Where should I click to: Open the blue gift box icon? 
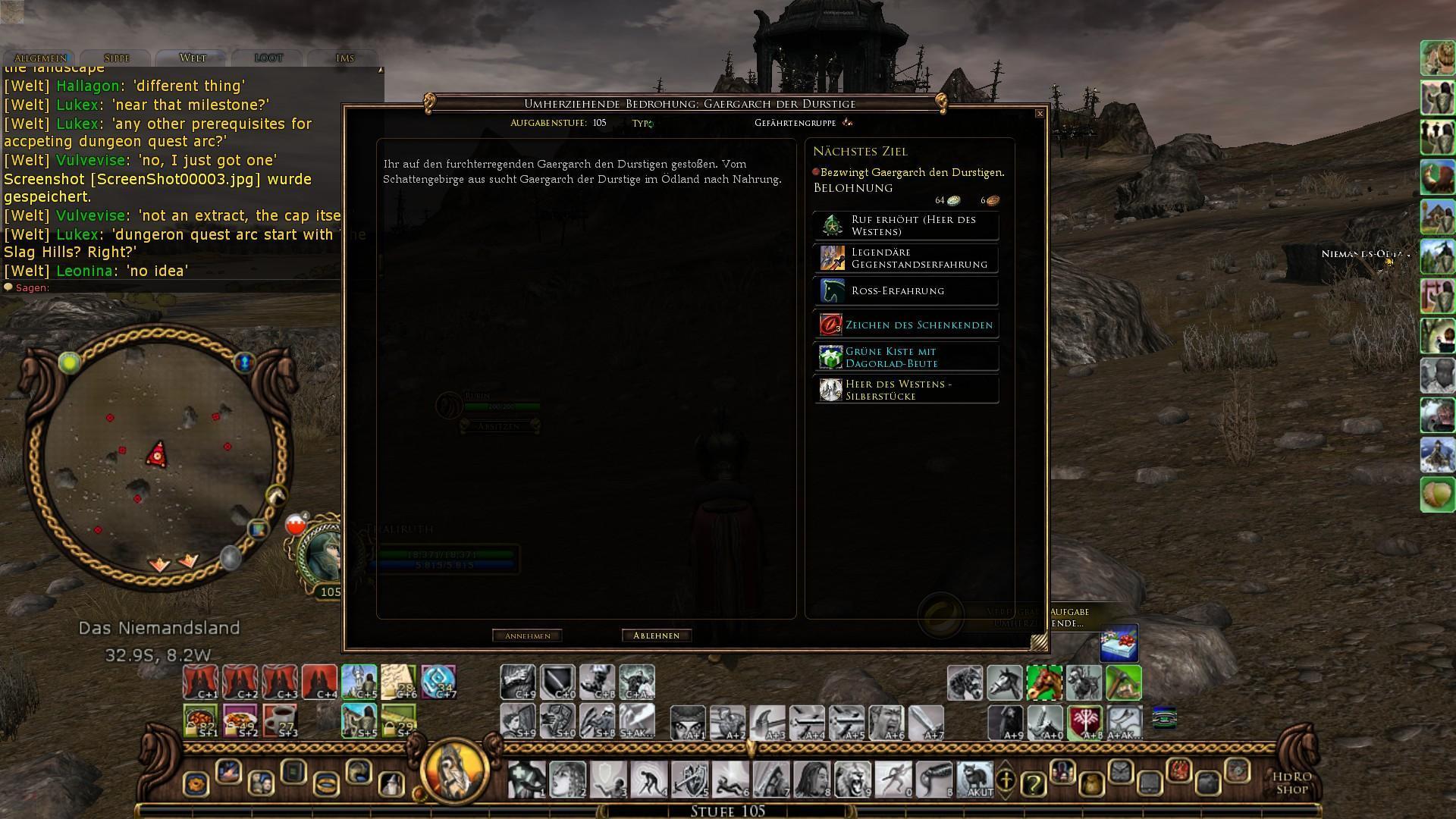point(1119,643)
